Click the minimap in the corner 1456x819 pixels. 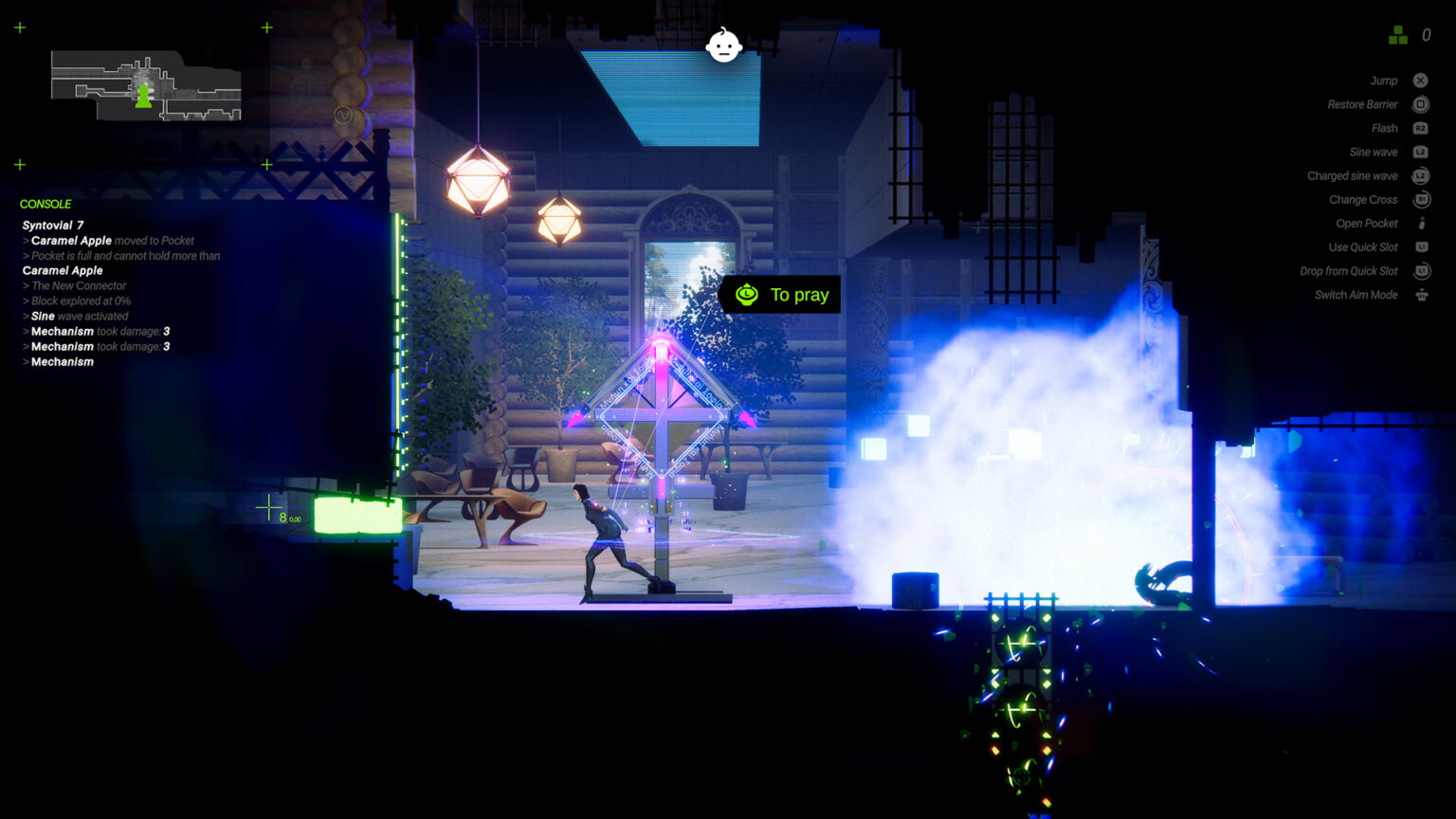[145, 86]
